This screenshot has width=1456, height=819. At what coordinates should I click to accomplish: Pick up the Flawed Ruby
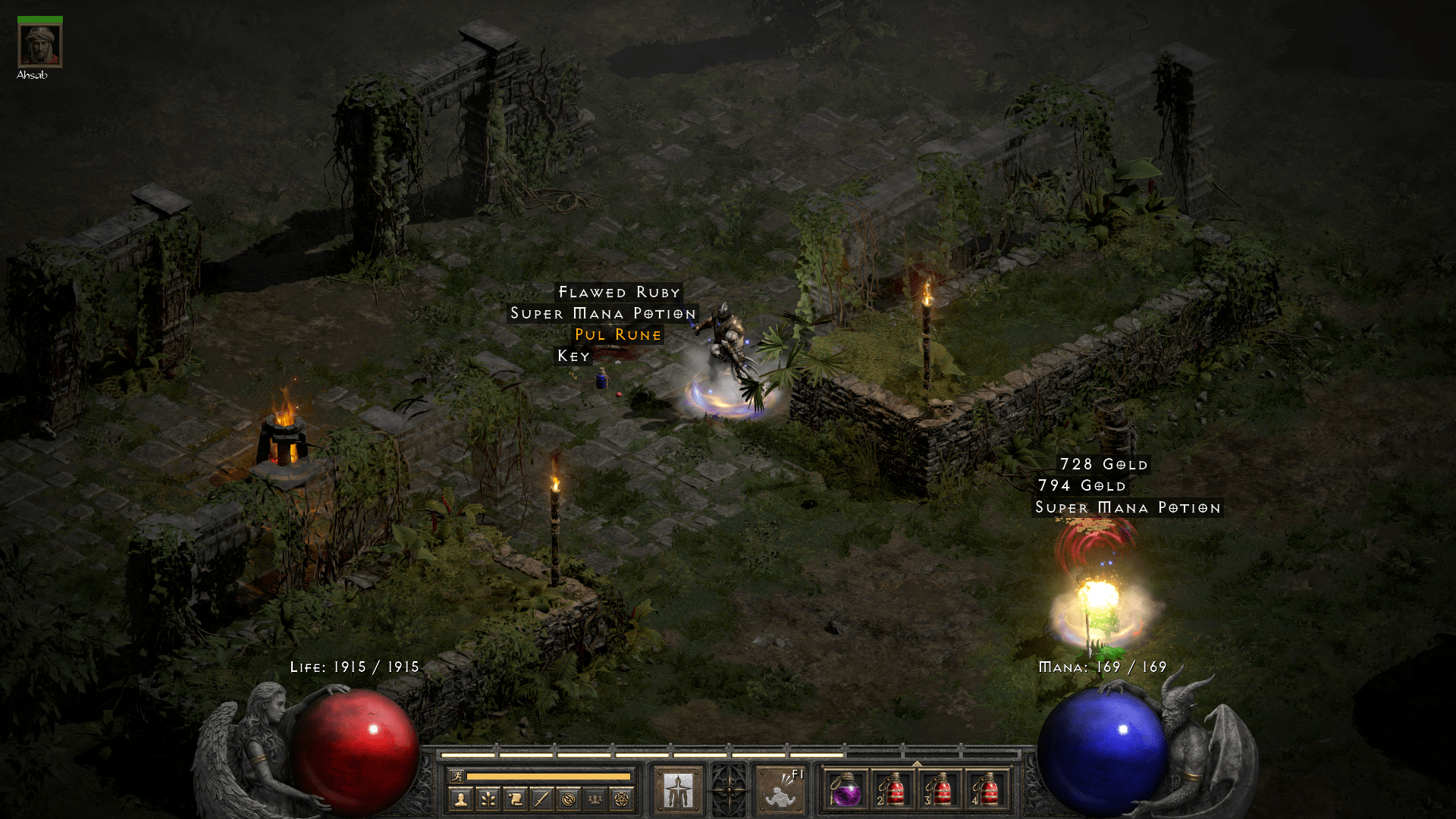(618, 292)
